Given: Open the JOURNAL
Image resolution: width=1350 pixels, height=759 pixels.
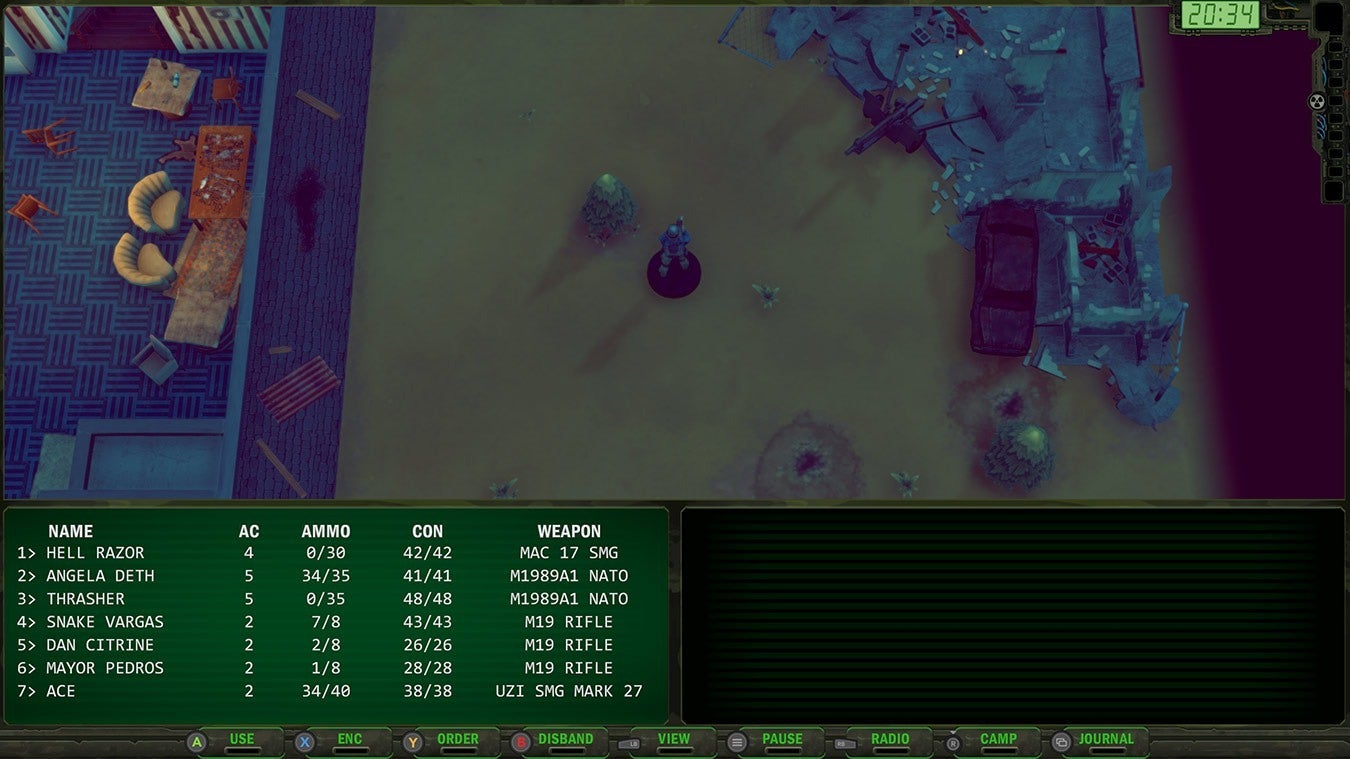Looking at the screenshot, I should [x=1105, y=740].
